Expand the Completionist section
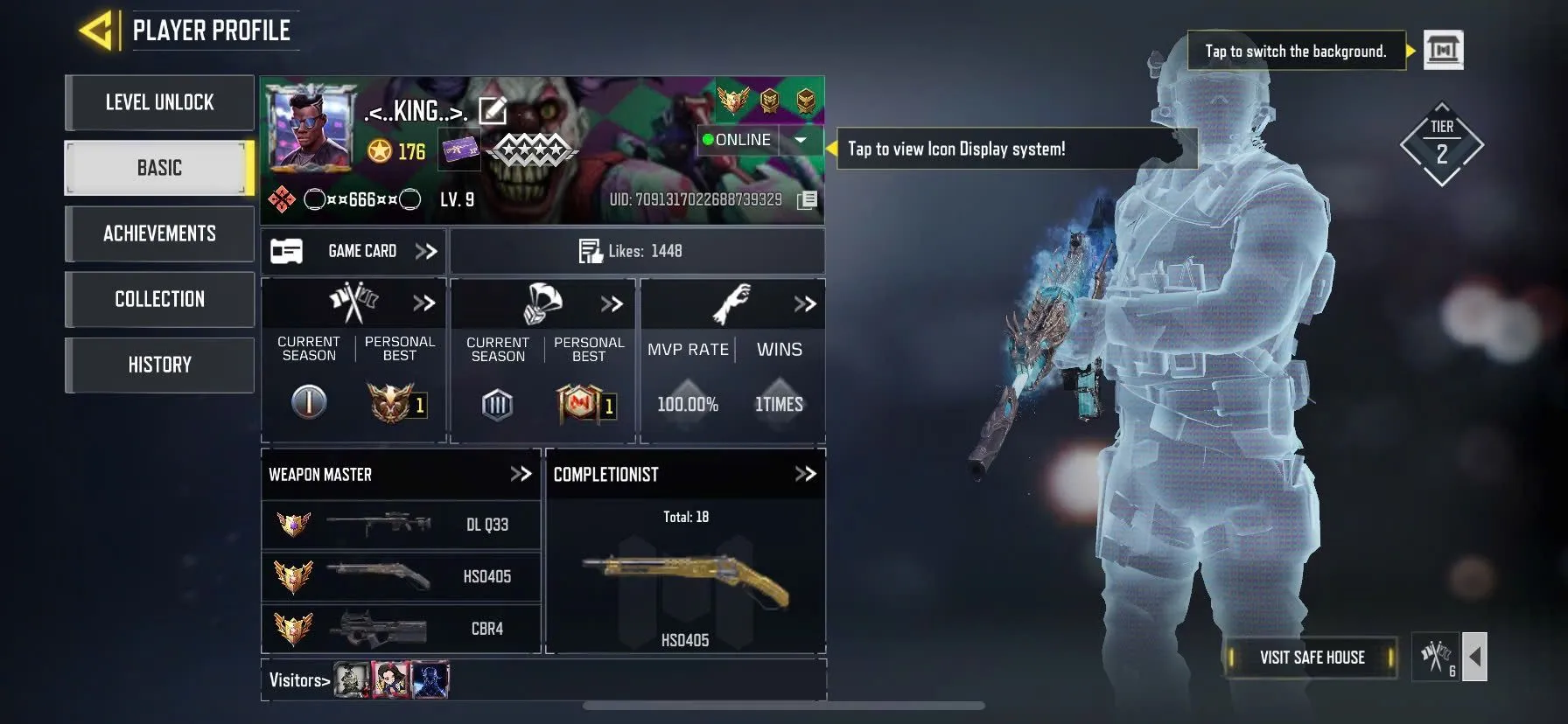This screenshot has width=1568, height=724. (802, 475)
